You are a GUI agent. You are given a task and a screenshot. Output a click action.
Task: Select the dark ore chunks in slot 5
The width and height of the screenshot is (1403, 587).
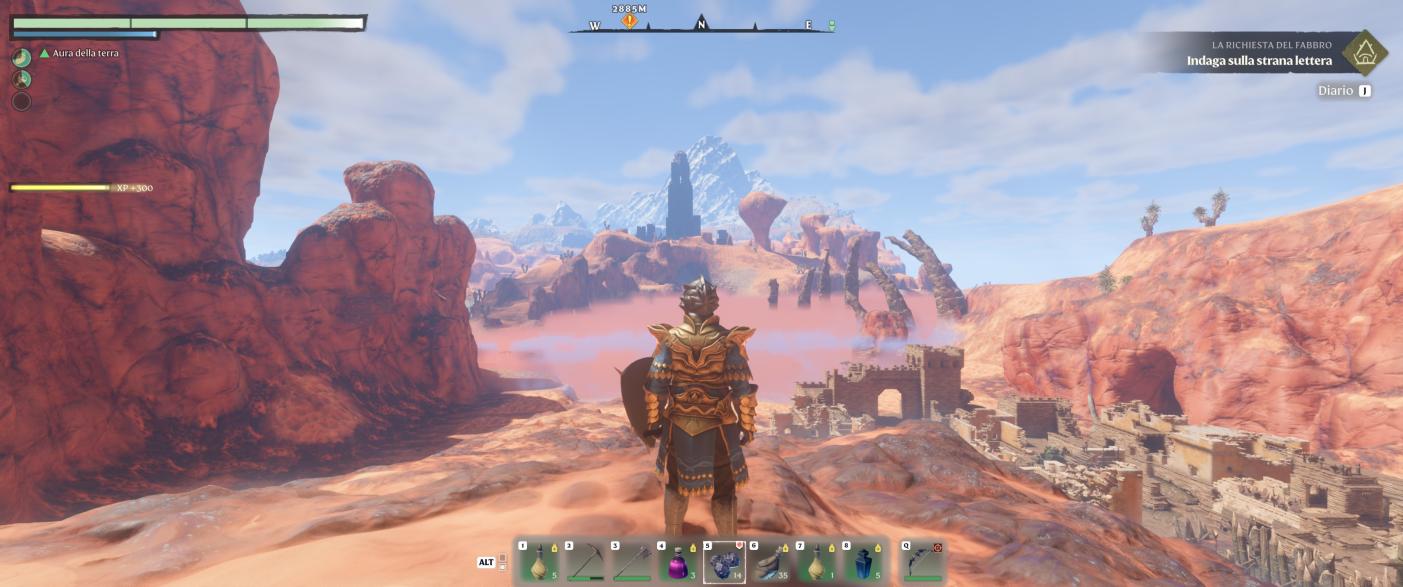[725, 562]
